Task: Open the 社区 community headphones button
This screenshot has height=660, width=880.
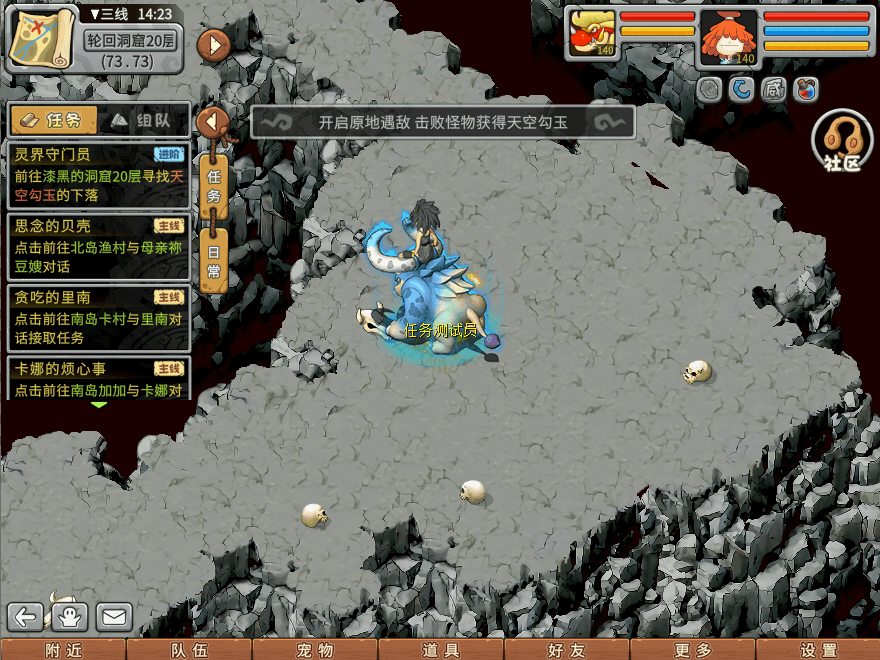Action: (842, 141)
